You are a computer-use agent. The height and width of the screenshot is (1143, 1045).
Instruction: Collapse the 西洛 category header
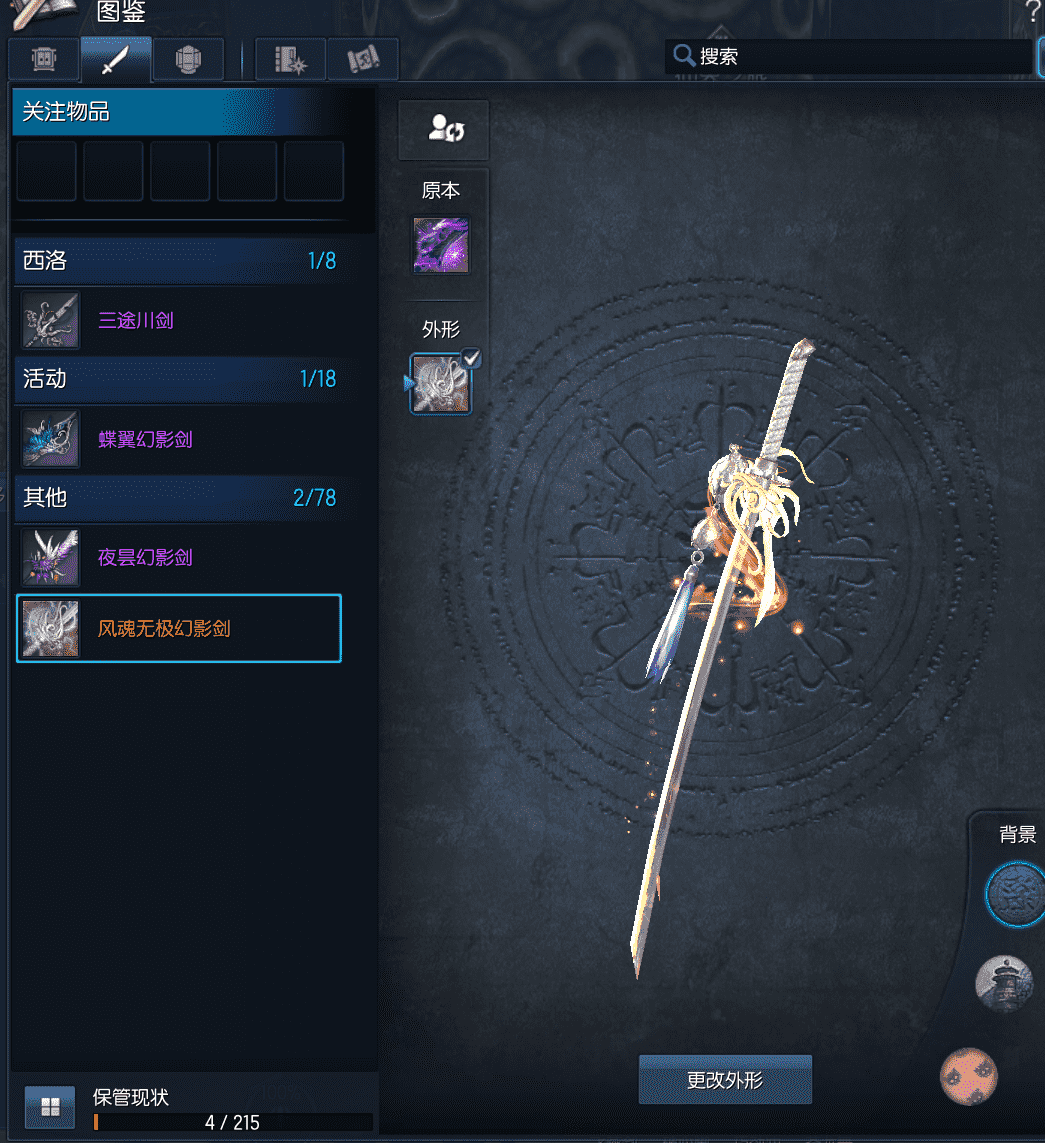tap(180, 262)
